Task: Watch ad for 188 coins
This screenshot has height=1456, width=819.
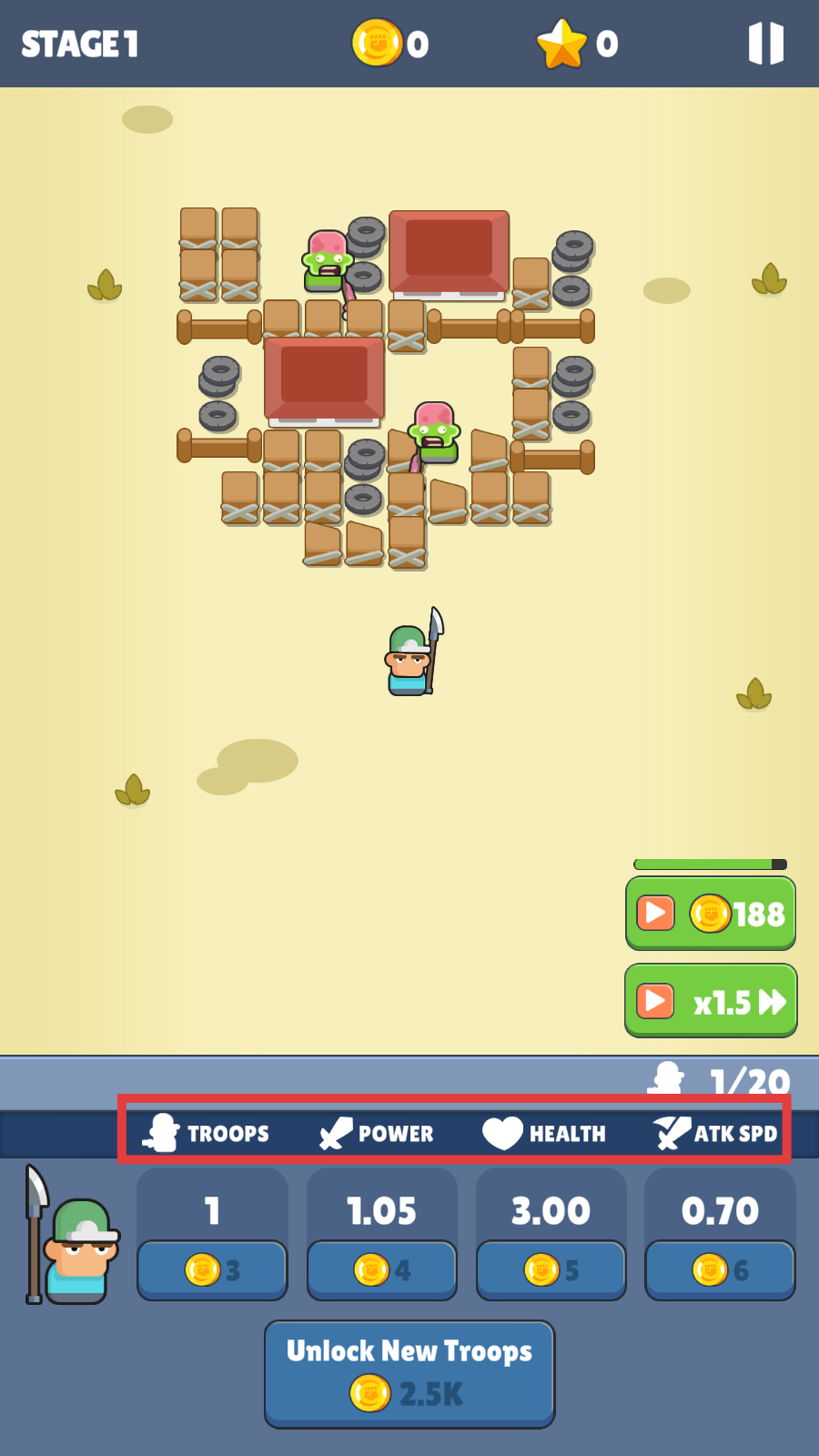Action: click(x=710, y=913)
